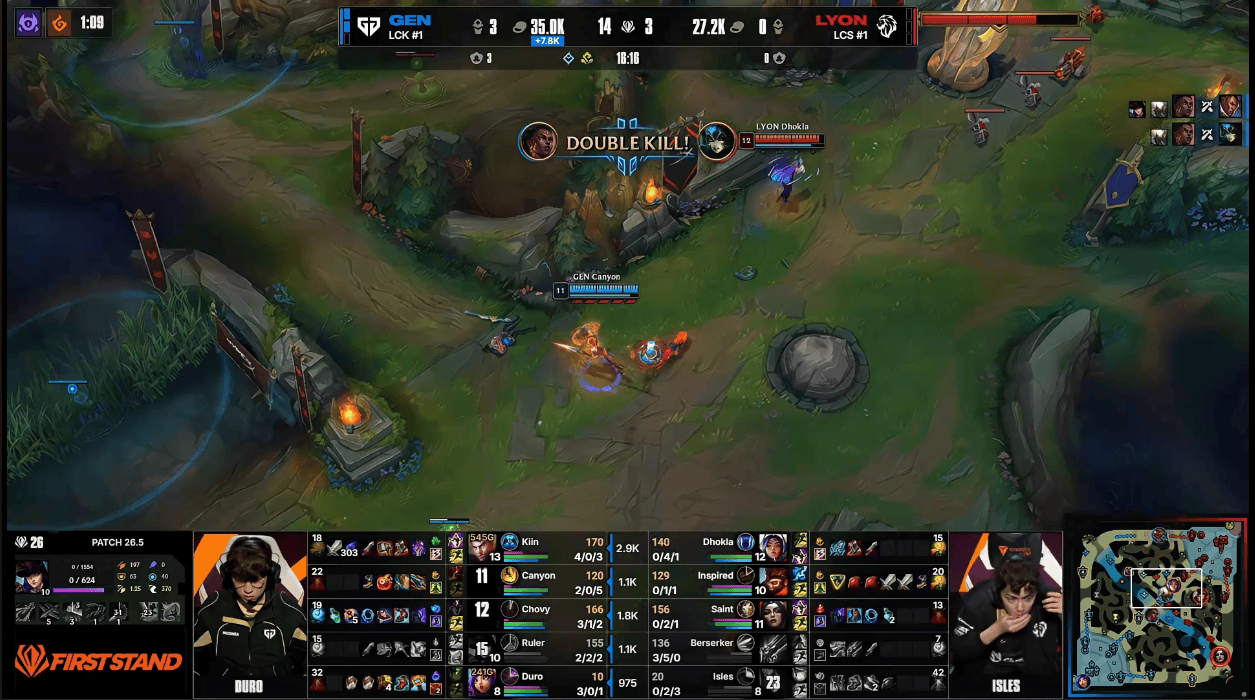Select the GEN team logo
Image resolution: width=1255 pixels, height=700 pixels.
pyautogui.click(x=368, y=25)
